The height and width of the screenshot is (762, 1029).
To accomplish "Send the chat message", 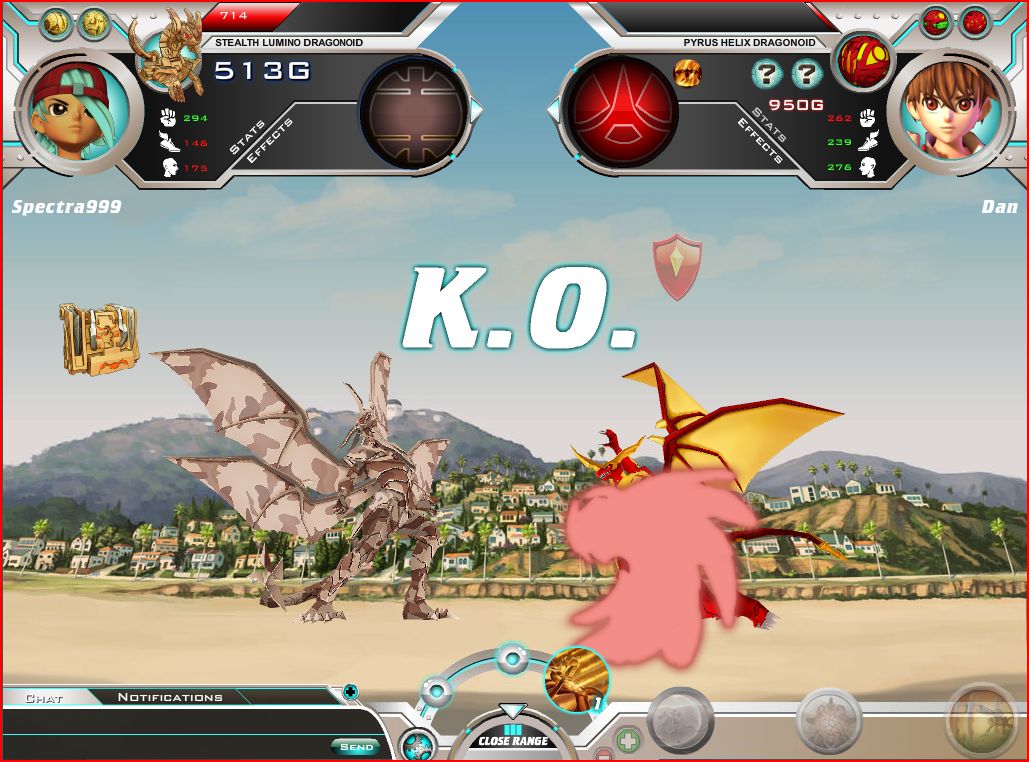I will point(356,746).
